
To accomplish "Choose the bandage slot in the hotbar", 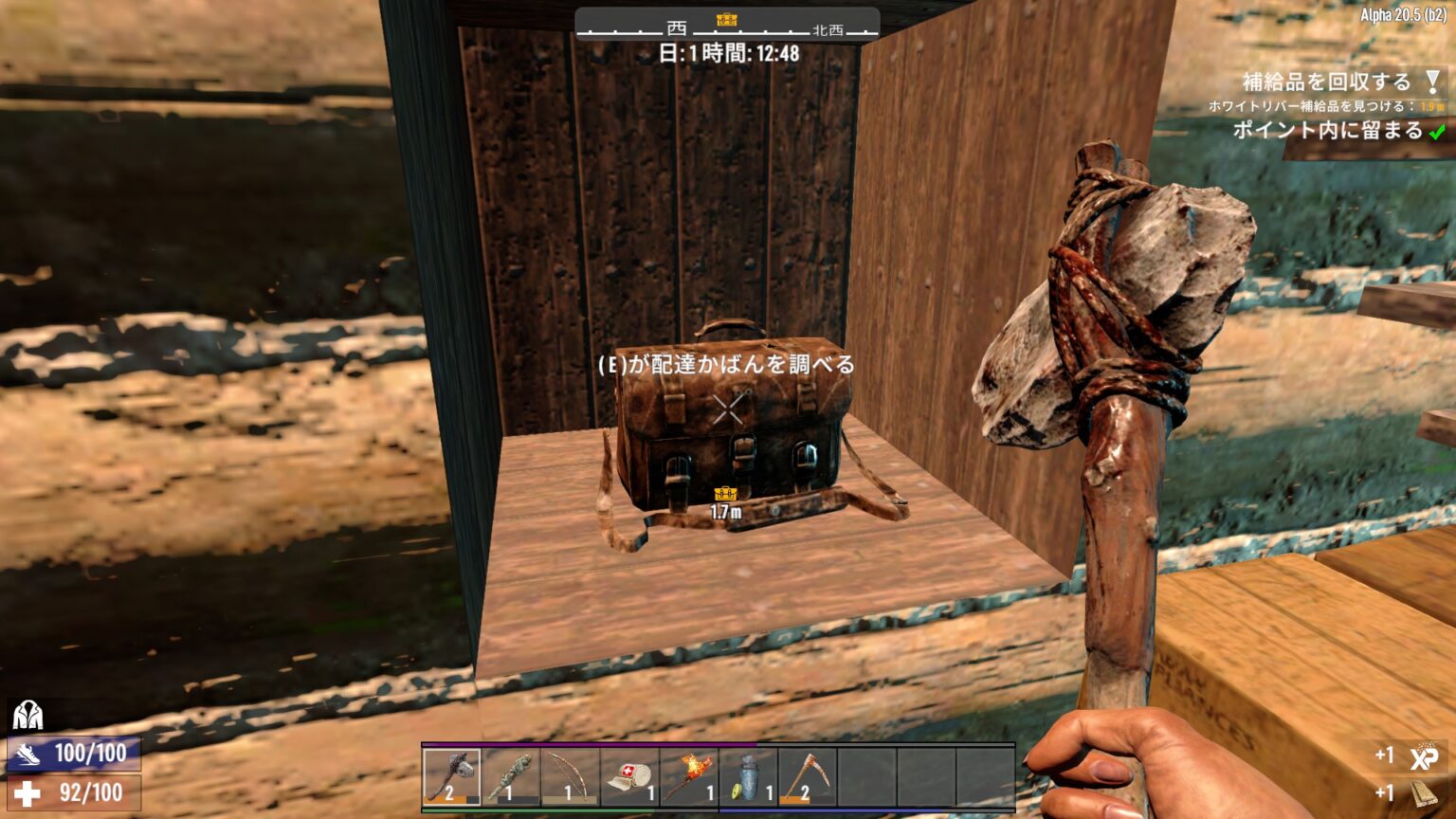I will 629,776.
